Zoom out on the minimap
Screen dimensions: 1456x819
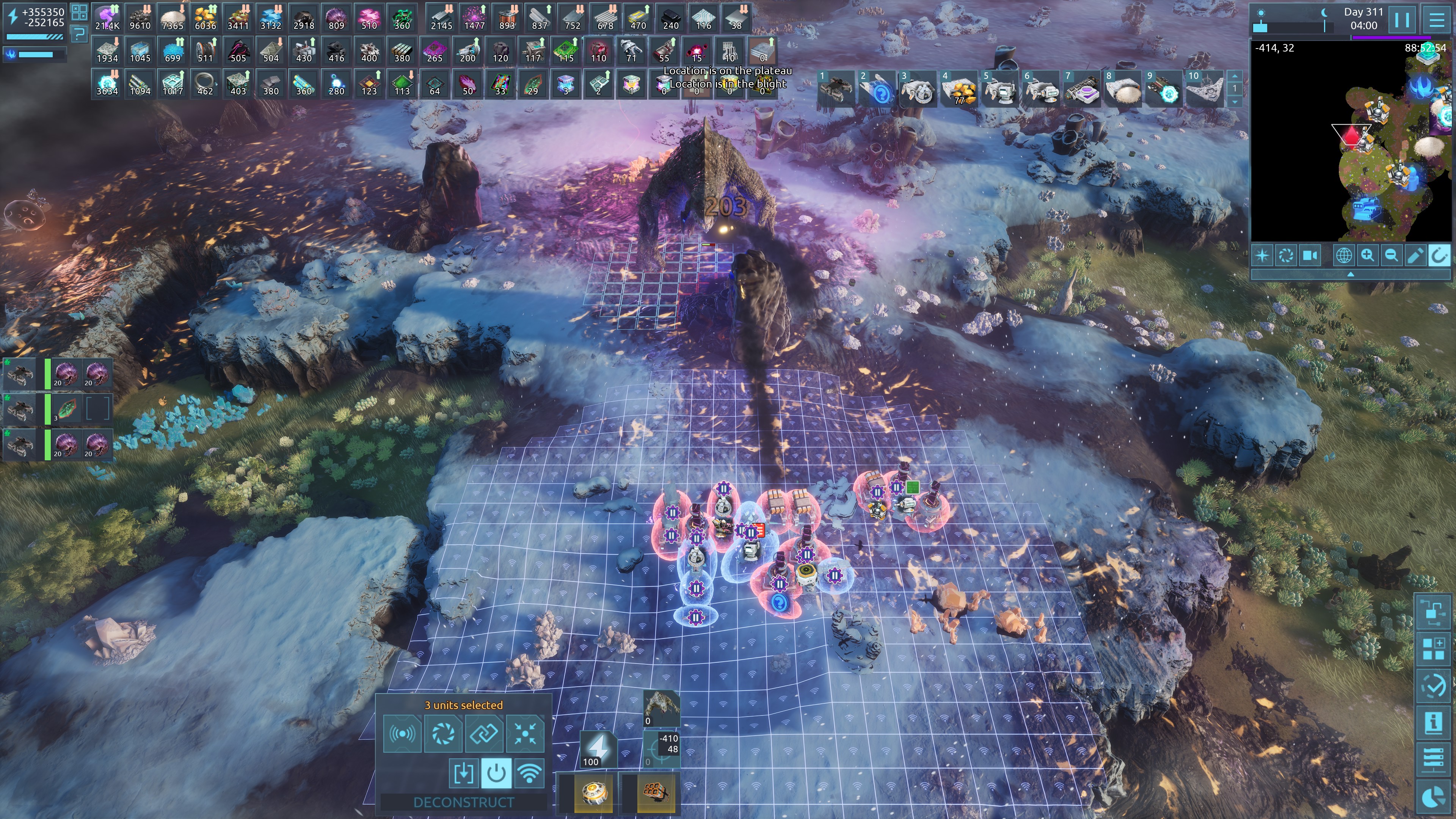coord(1391,256)
